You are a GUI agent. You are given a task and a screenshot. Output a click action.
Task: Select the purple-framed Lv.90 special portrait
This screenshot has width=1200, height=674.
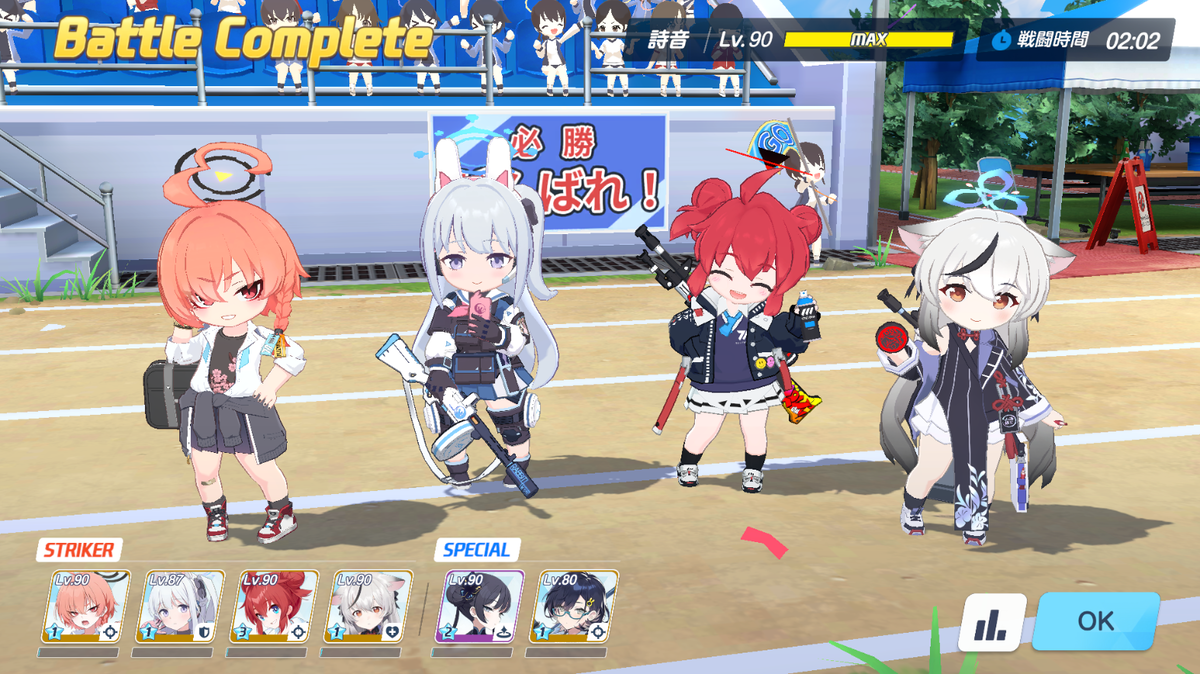tap(480, 606)
